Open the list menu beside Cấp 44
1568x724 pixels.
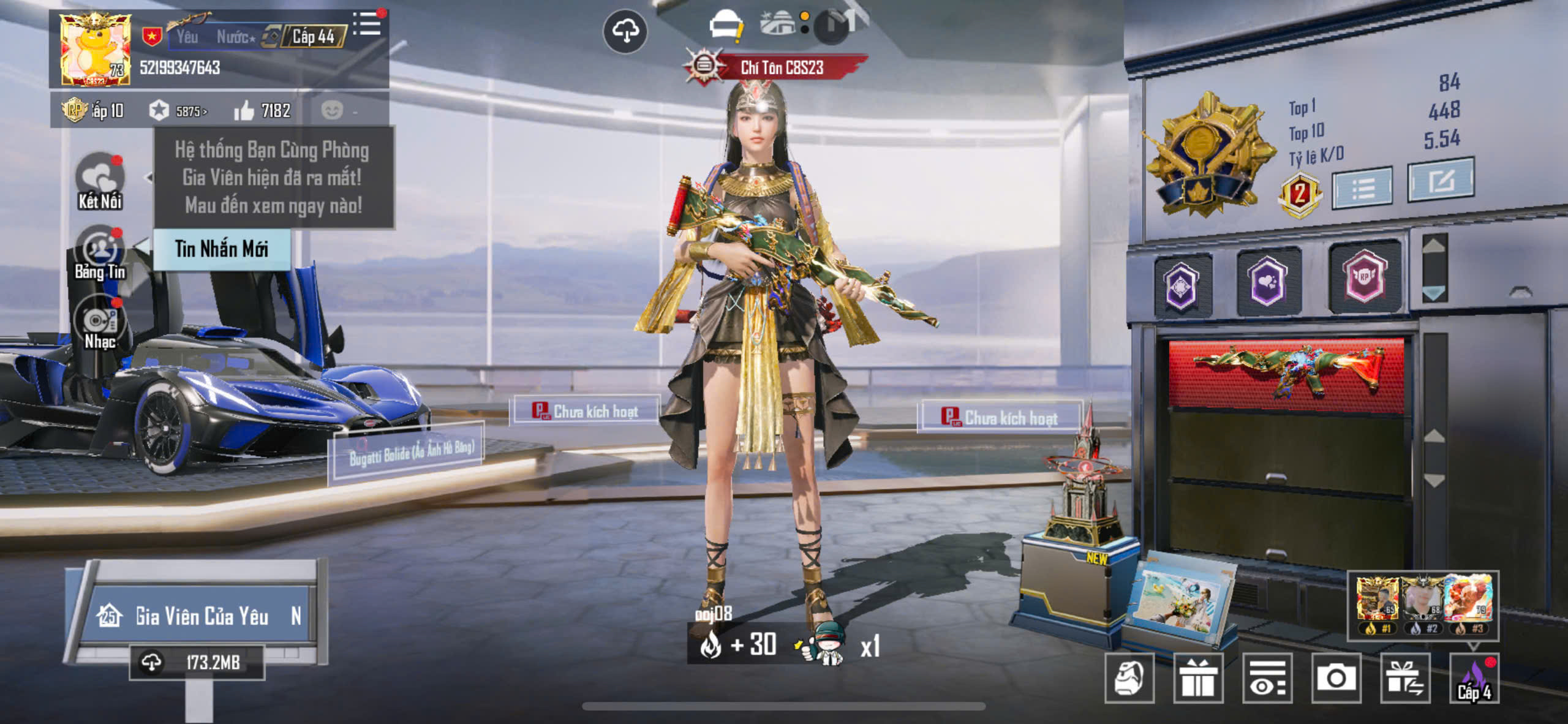(367, 25)
